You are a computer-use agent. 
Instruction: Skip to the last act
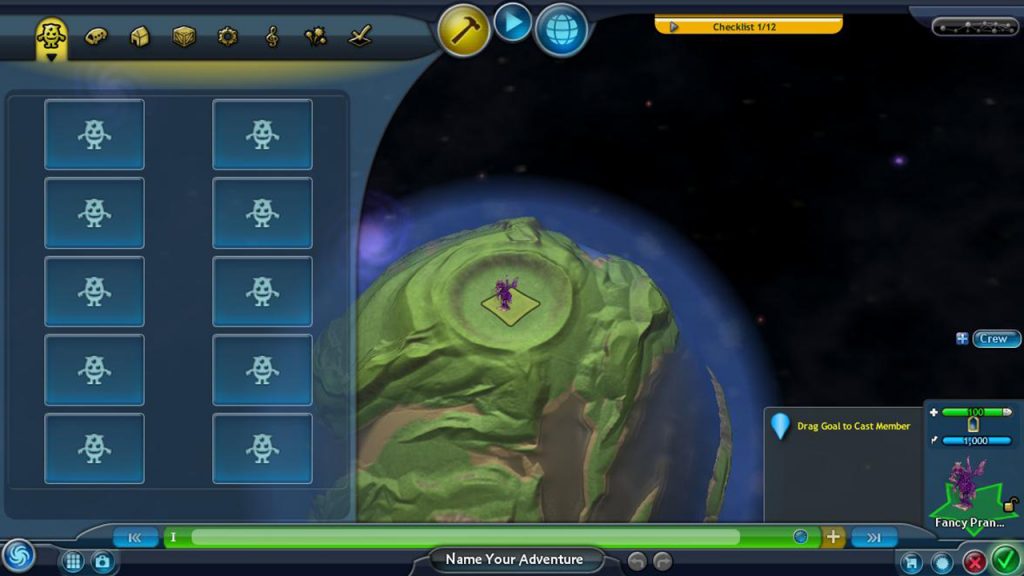(874, 537)
